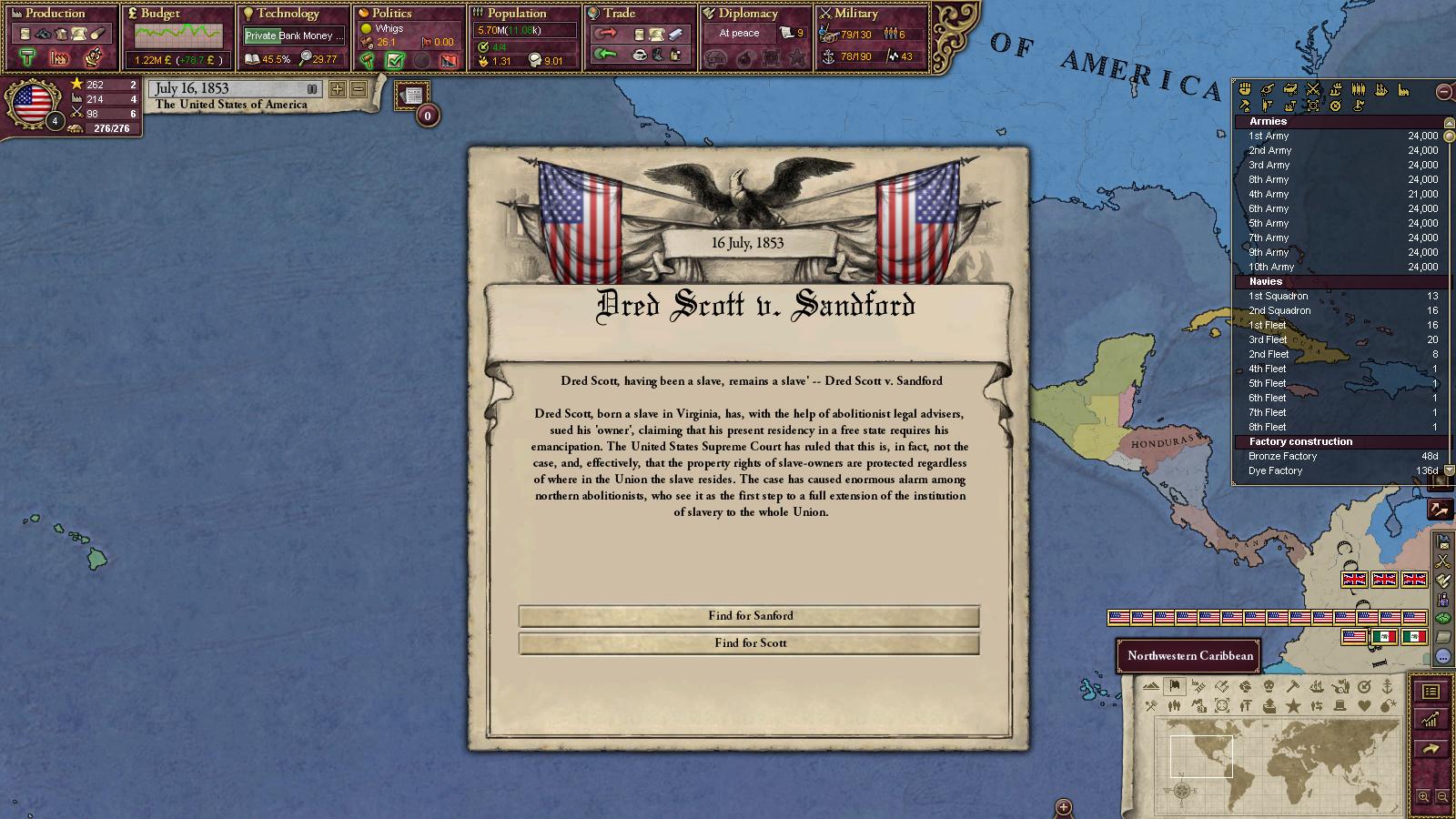Select 1st Army in the outliner

[1269, 136]
